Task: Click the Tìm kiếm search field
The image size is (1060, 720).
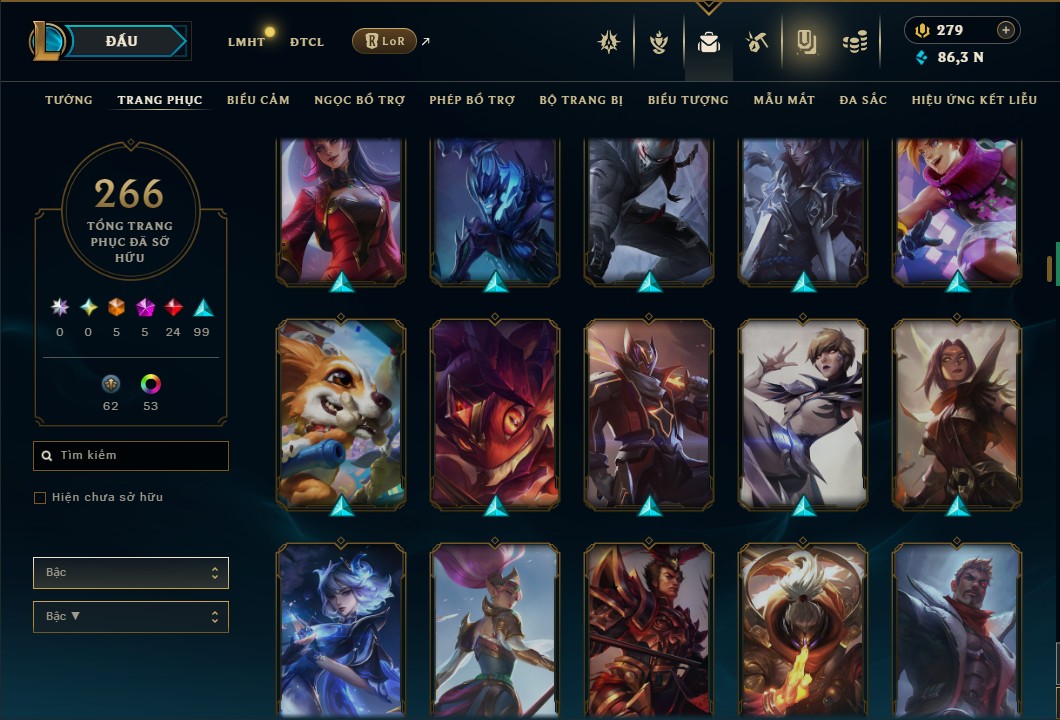Action: click(131, 456)
